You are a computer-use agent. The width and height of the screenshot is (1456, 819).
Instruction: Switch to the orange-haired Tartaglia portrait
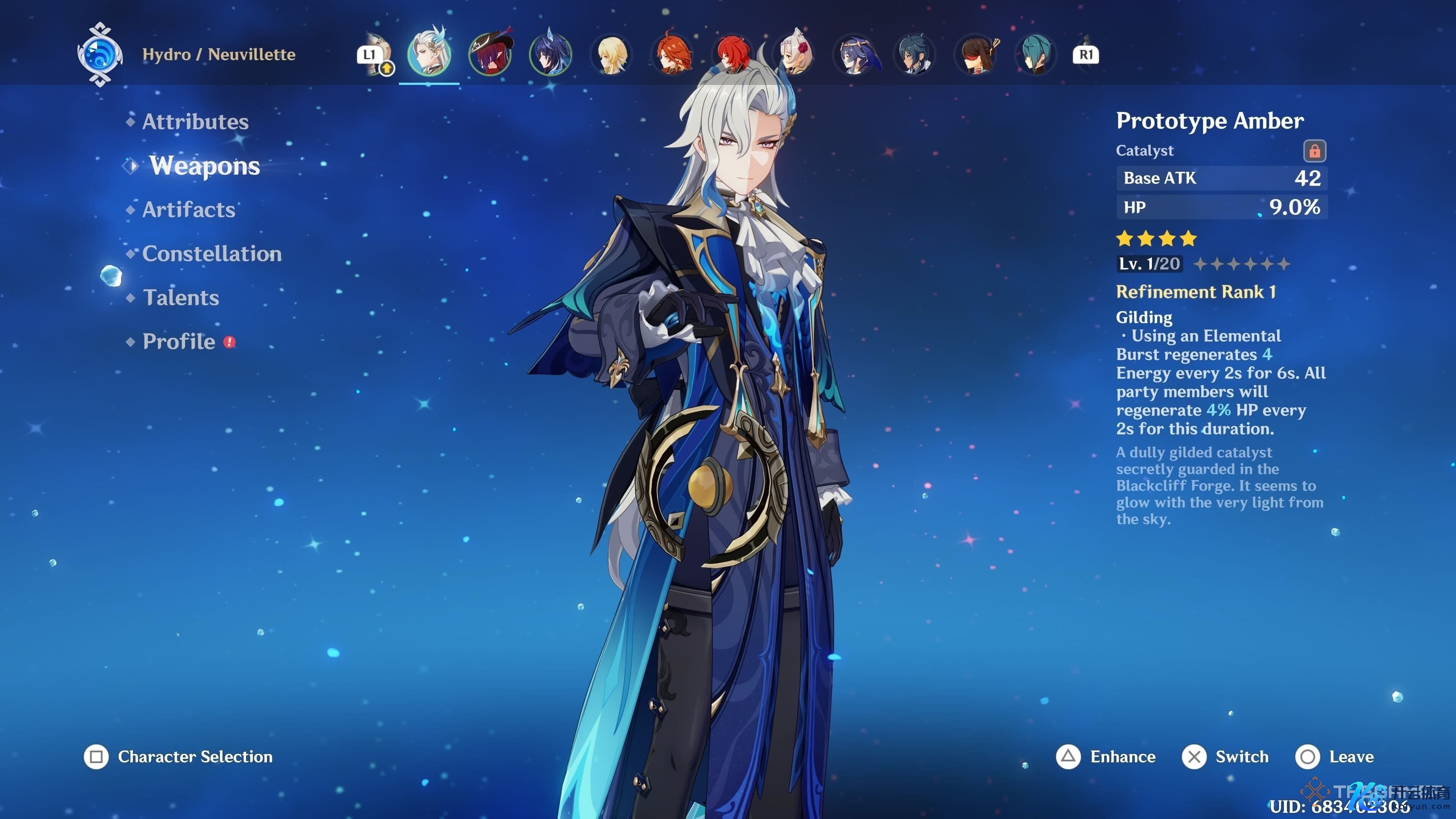673,55
